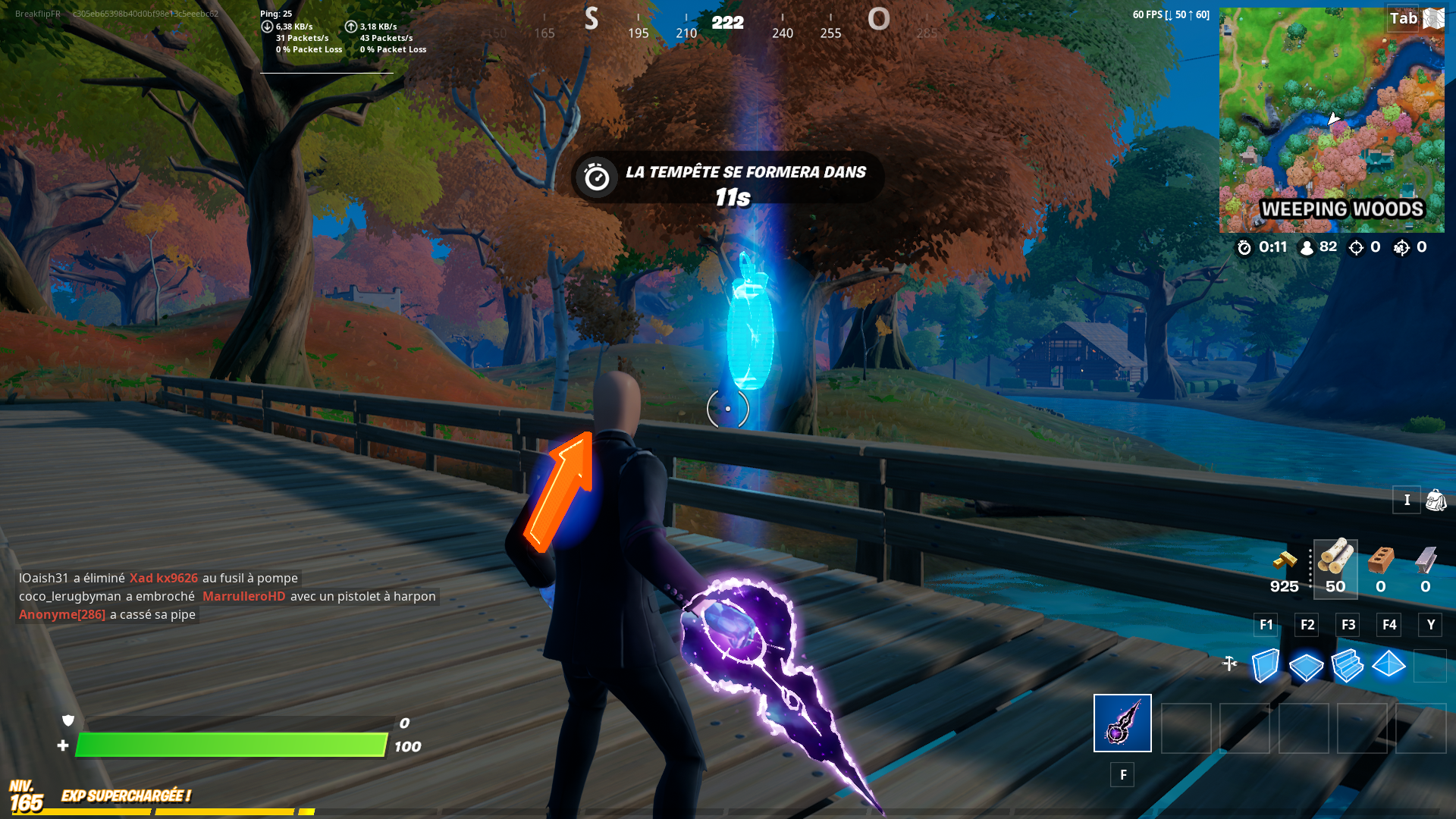This screenshot has height=819, width=1456.
Task: Click the pickaxe edit tool icon beside build pieces
Action: pos(1230,662)
